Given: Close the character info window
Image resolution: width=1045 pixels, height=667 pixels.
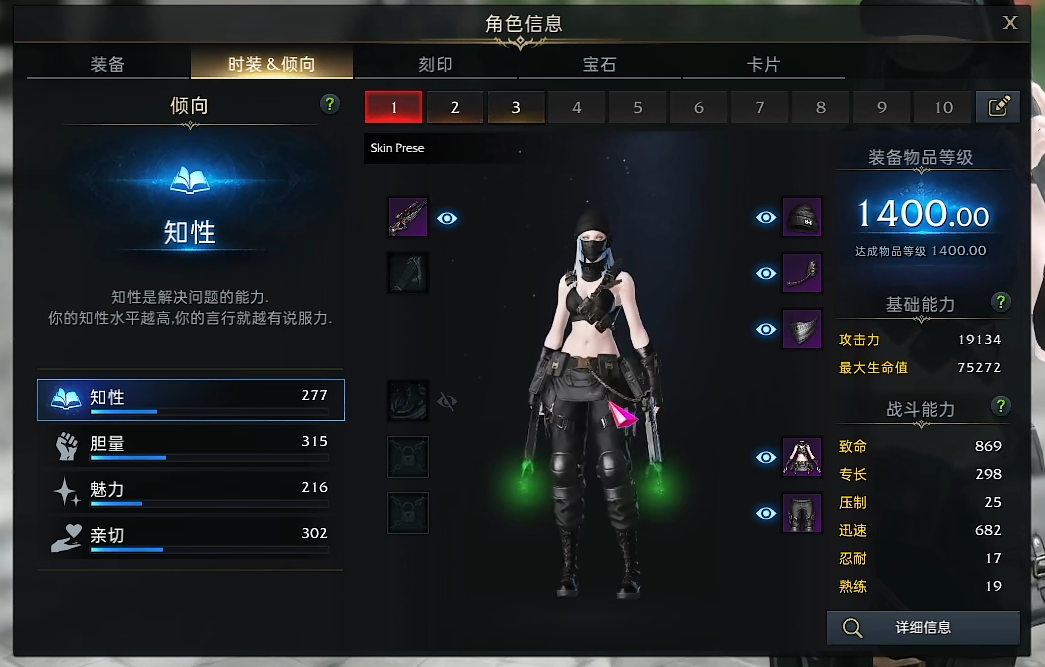Looking at the screenshot, I should pos(1011,22).
